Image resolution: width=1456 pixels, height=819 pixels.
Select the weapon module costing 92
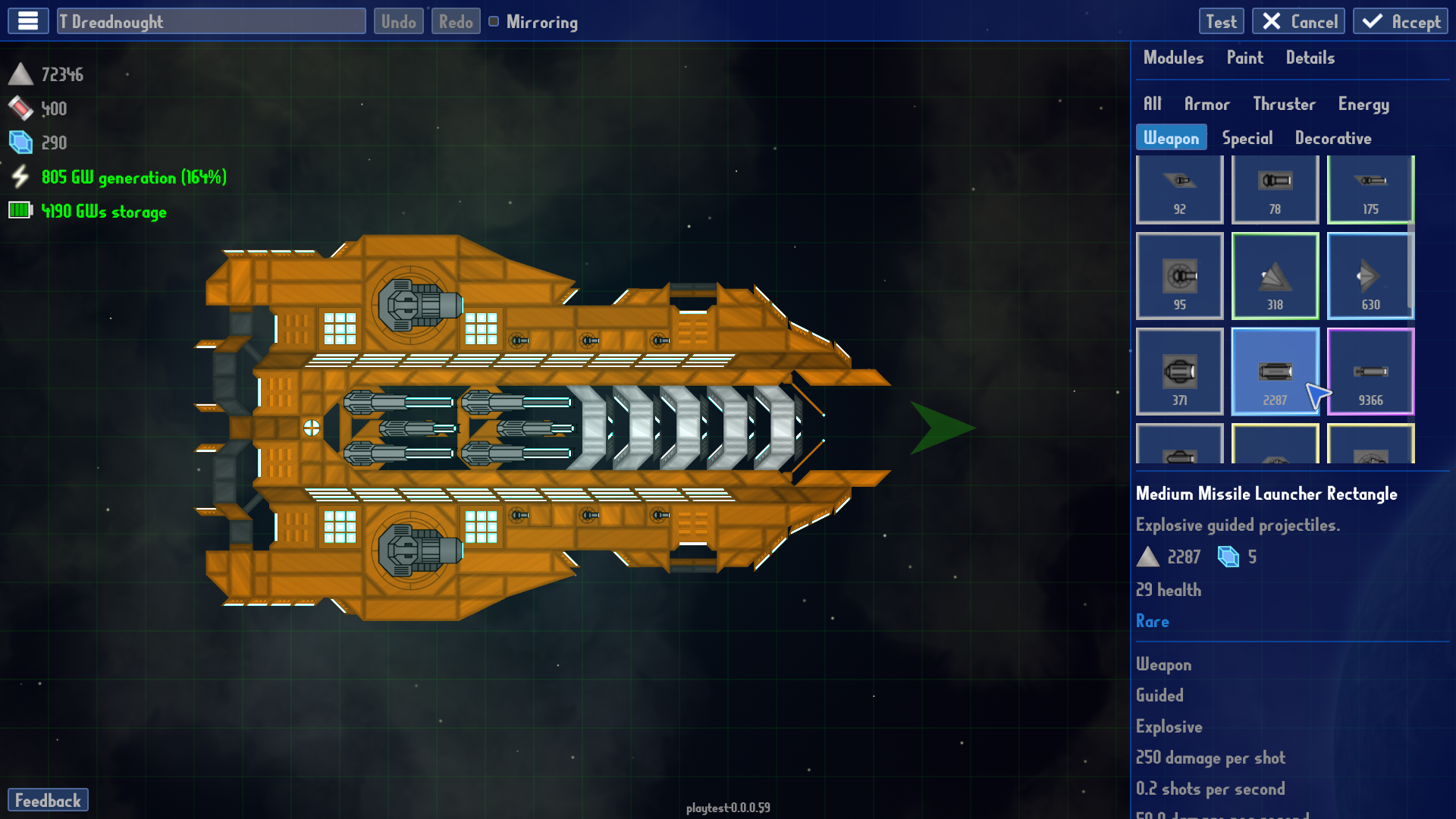point(1179,189)
